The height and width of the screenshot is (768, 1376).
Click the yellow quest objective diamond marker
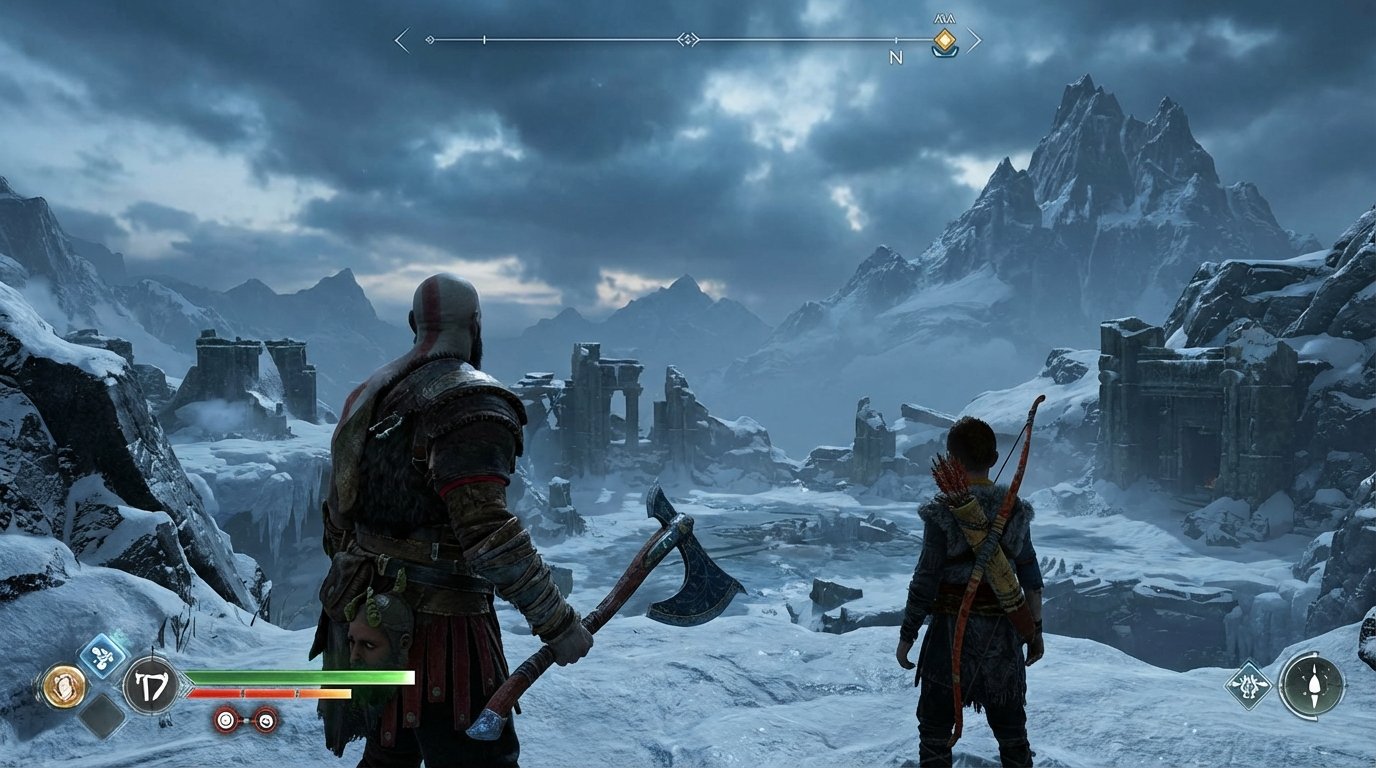945,39
